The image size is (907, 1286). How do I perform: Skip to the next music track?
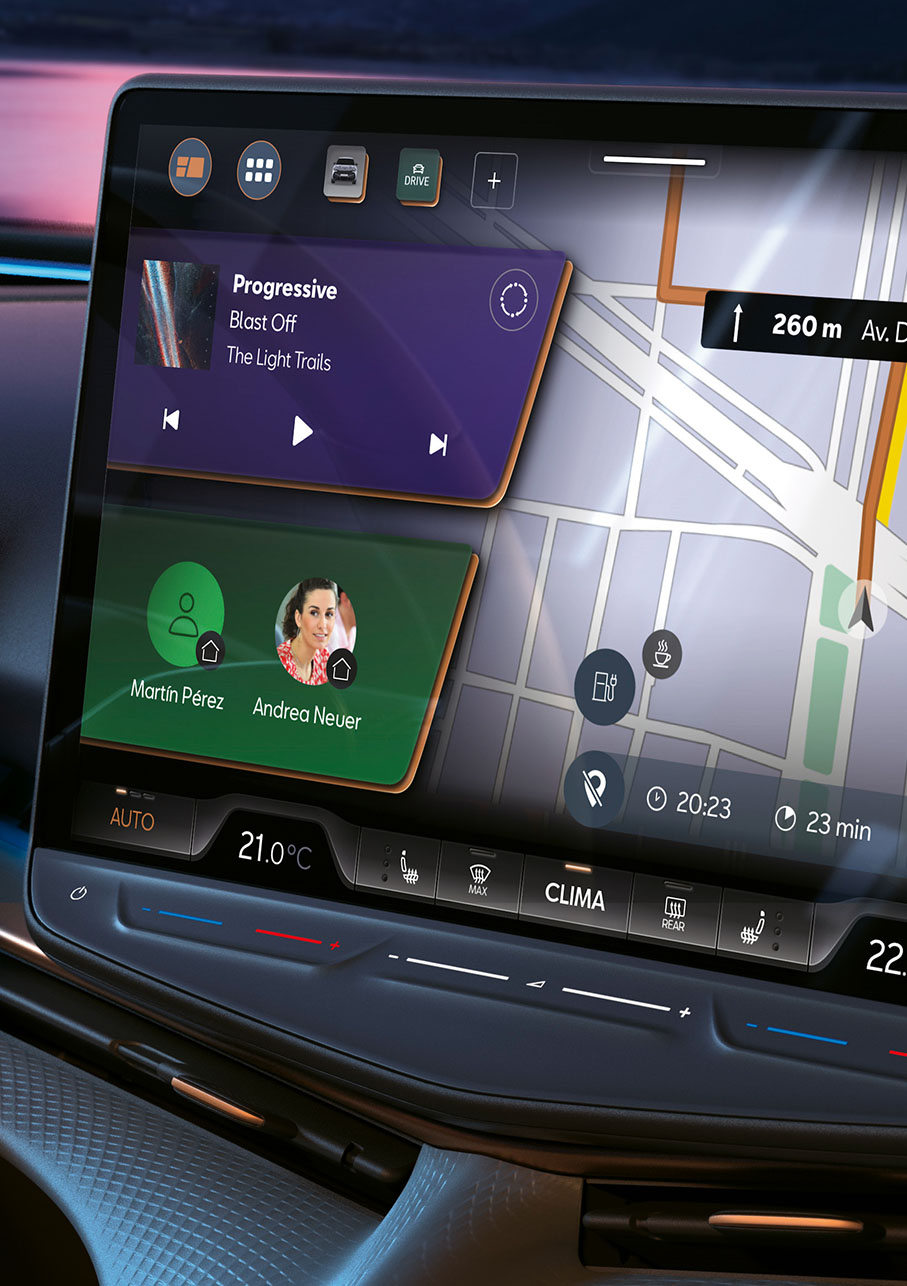point(438,444)
